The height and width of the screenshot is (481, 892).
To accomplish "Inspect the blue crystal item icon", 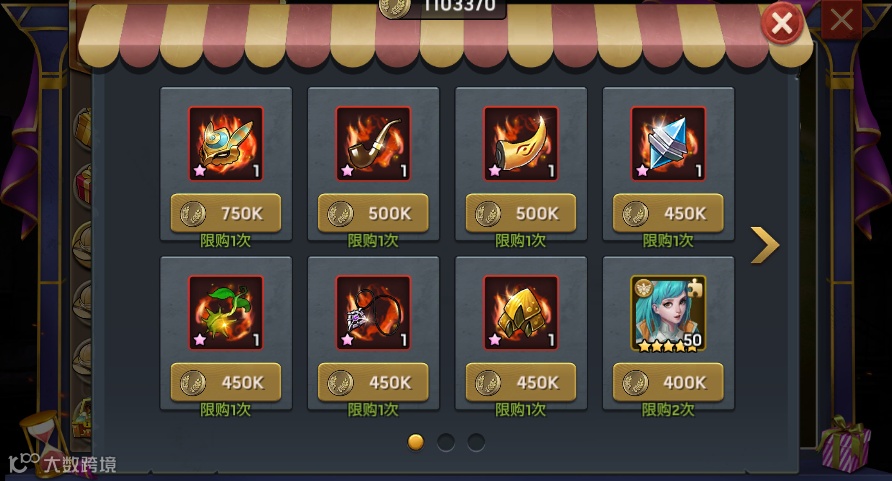I will click(668, 144).
